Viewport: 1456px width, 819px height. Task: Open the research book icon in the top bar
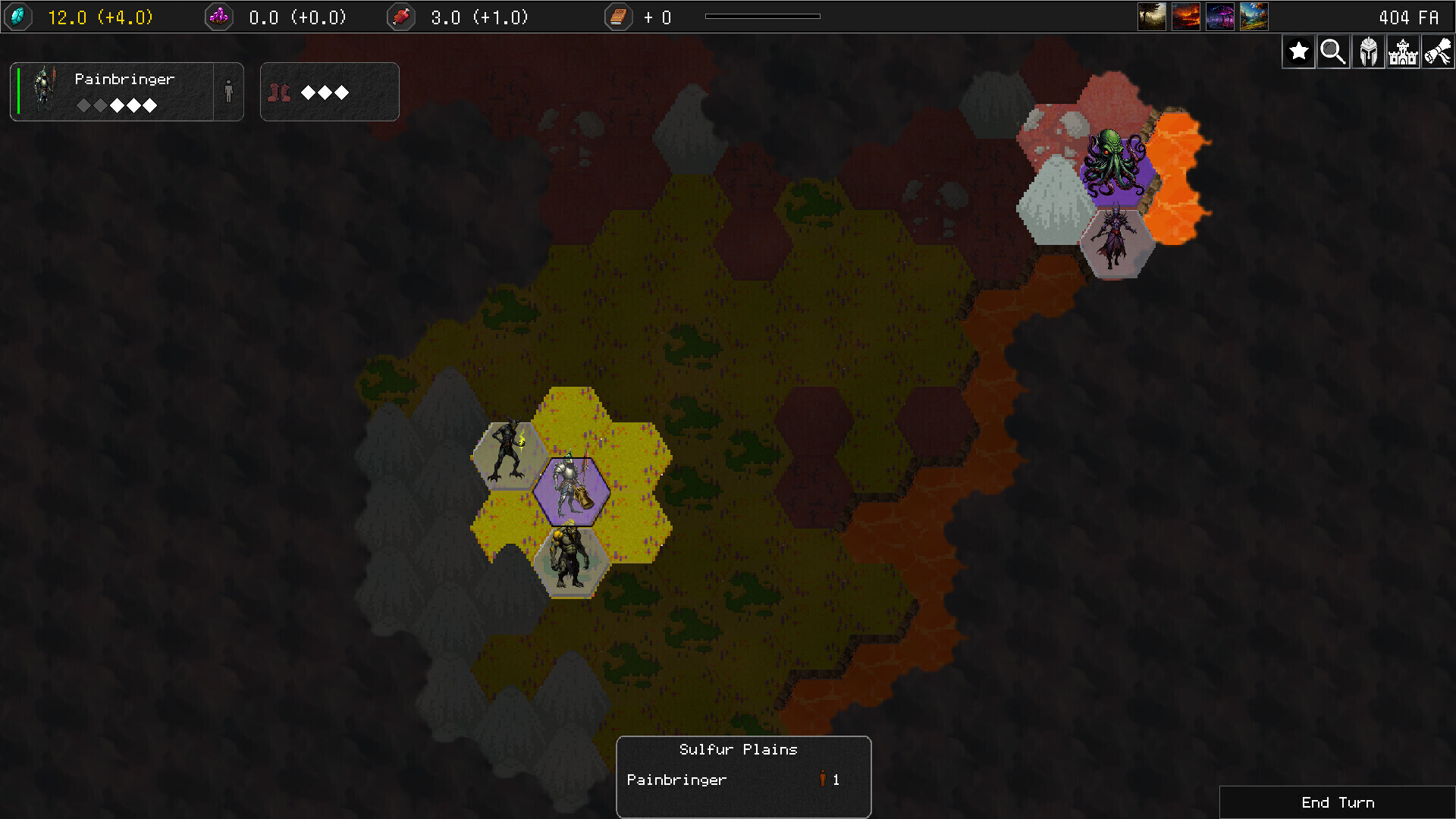[619, 17]
